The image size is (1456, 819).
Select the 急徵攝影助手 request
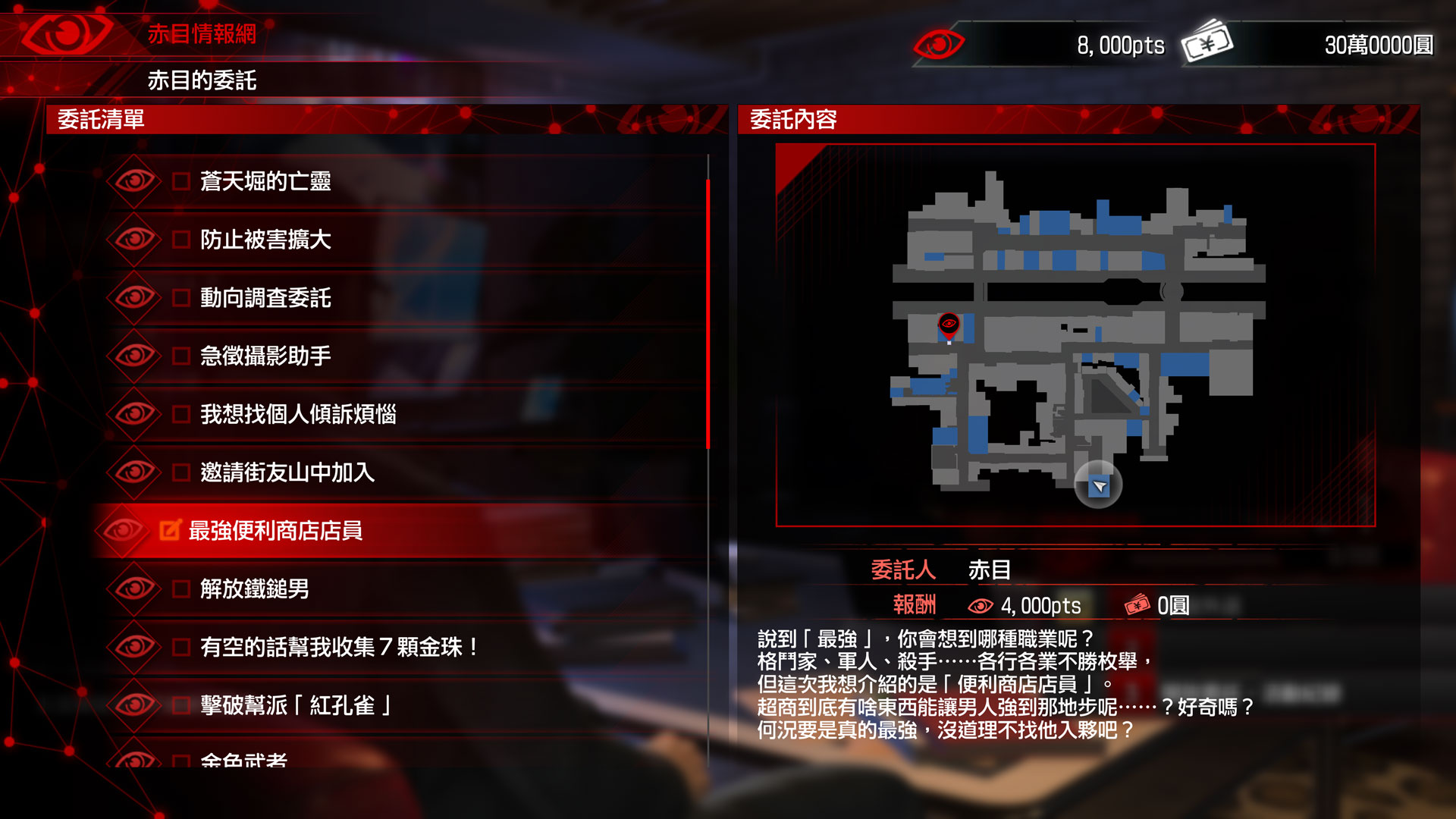point(265,356)
